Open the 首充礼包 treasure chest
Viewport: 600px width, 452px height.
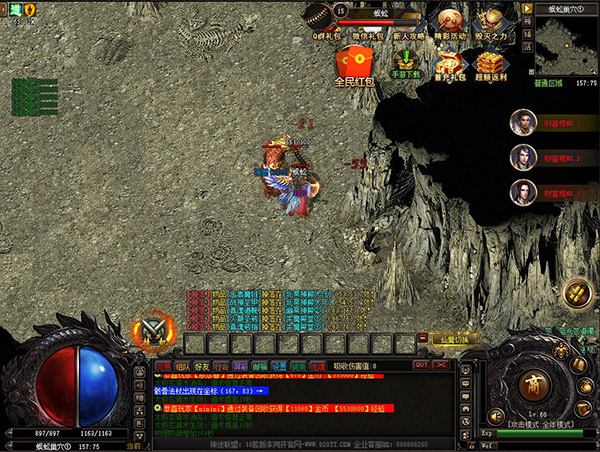click(x=449, y=62)
